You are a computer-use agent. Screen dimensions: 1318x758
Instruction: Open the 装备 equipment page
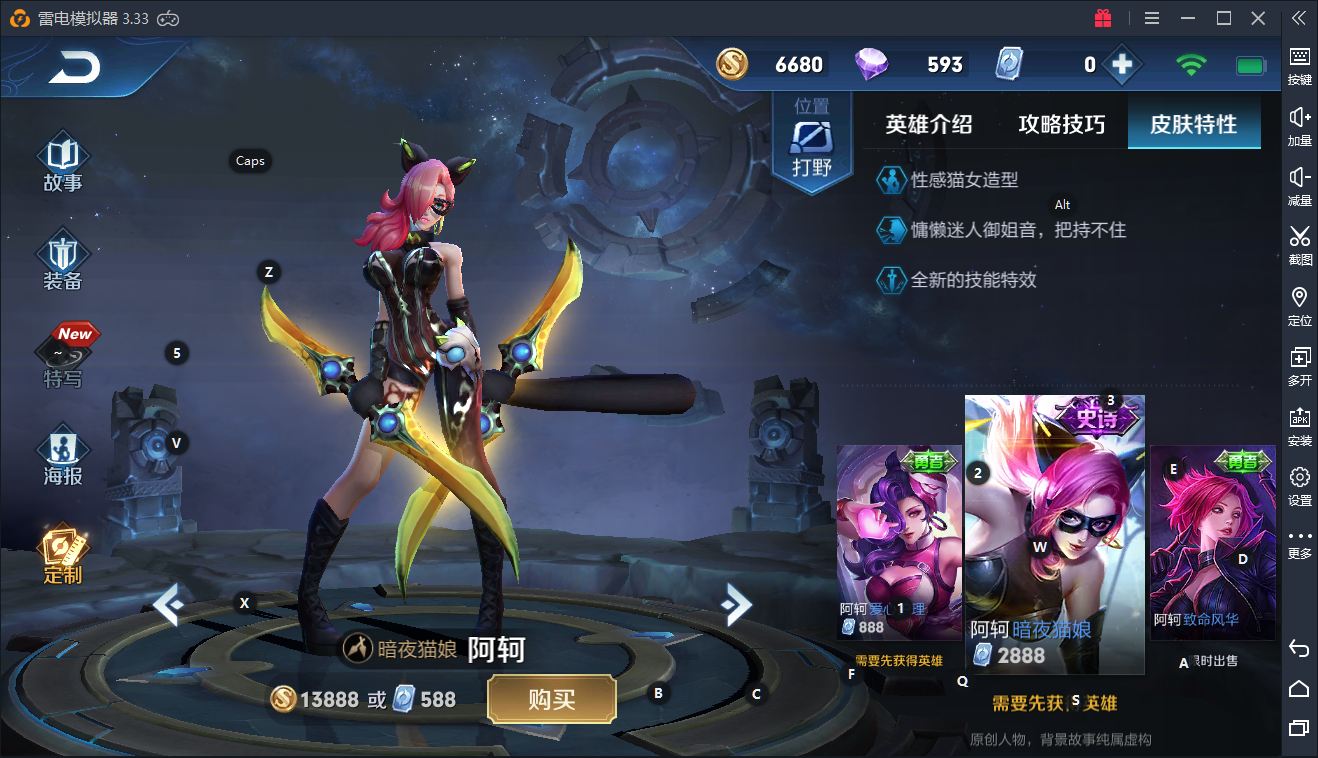(63, 260)
